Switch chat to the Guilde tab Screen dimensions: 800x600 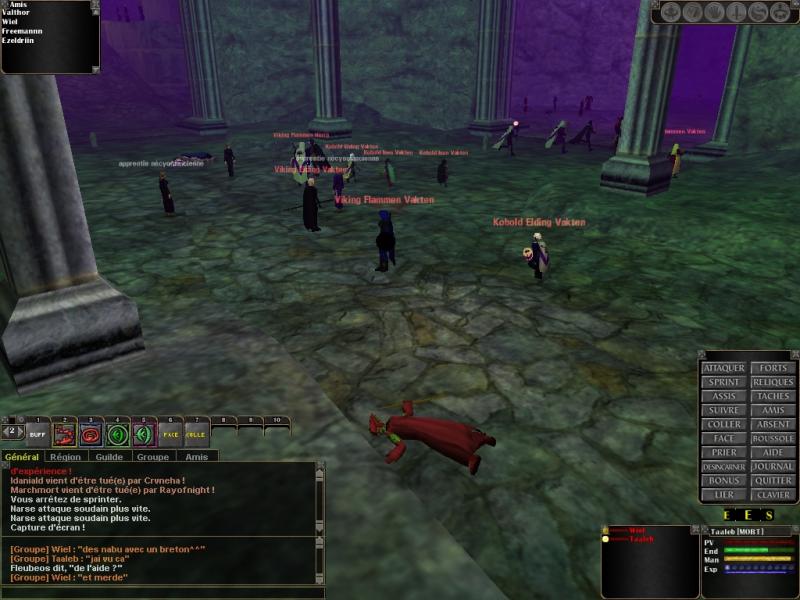click(109, 457)
